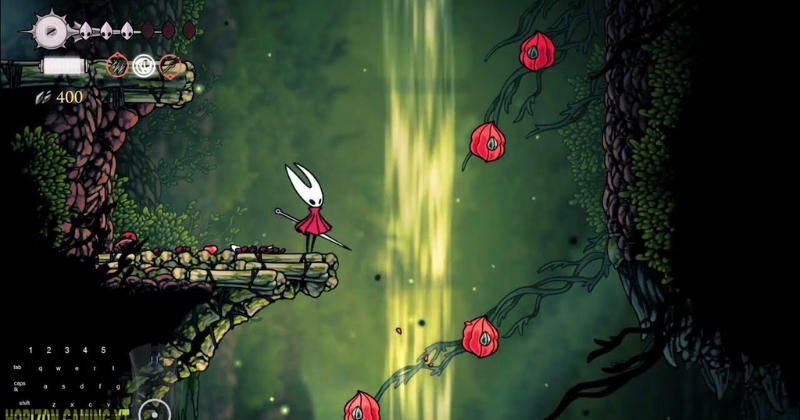This screenshot has width=800, height=420.
Task: Select the red claw-blades tool icon
Action: (118, 66)
